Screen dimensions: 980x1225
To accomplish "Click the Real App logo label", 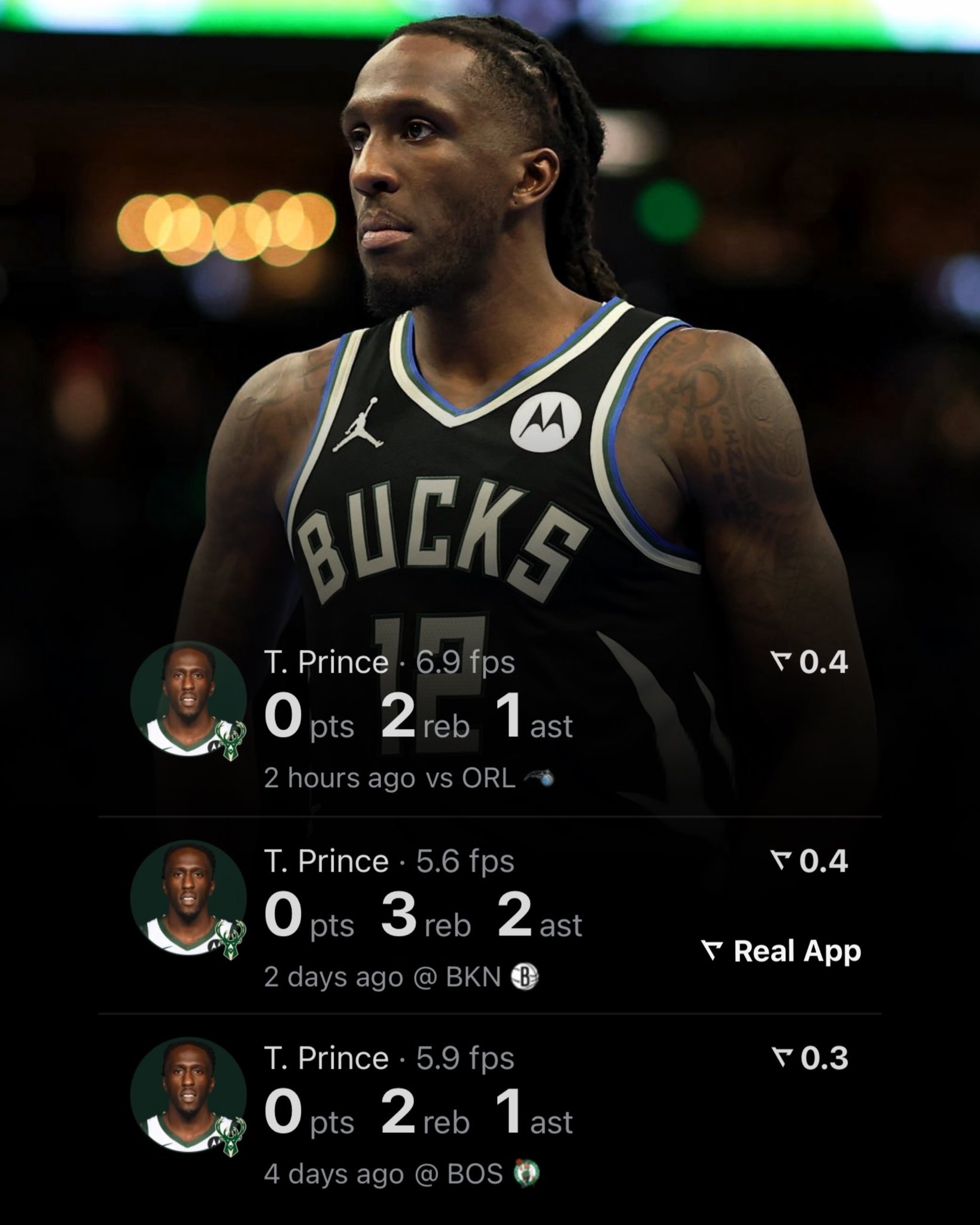I will point(781,951).
